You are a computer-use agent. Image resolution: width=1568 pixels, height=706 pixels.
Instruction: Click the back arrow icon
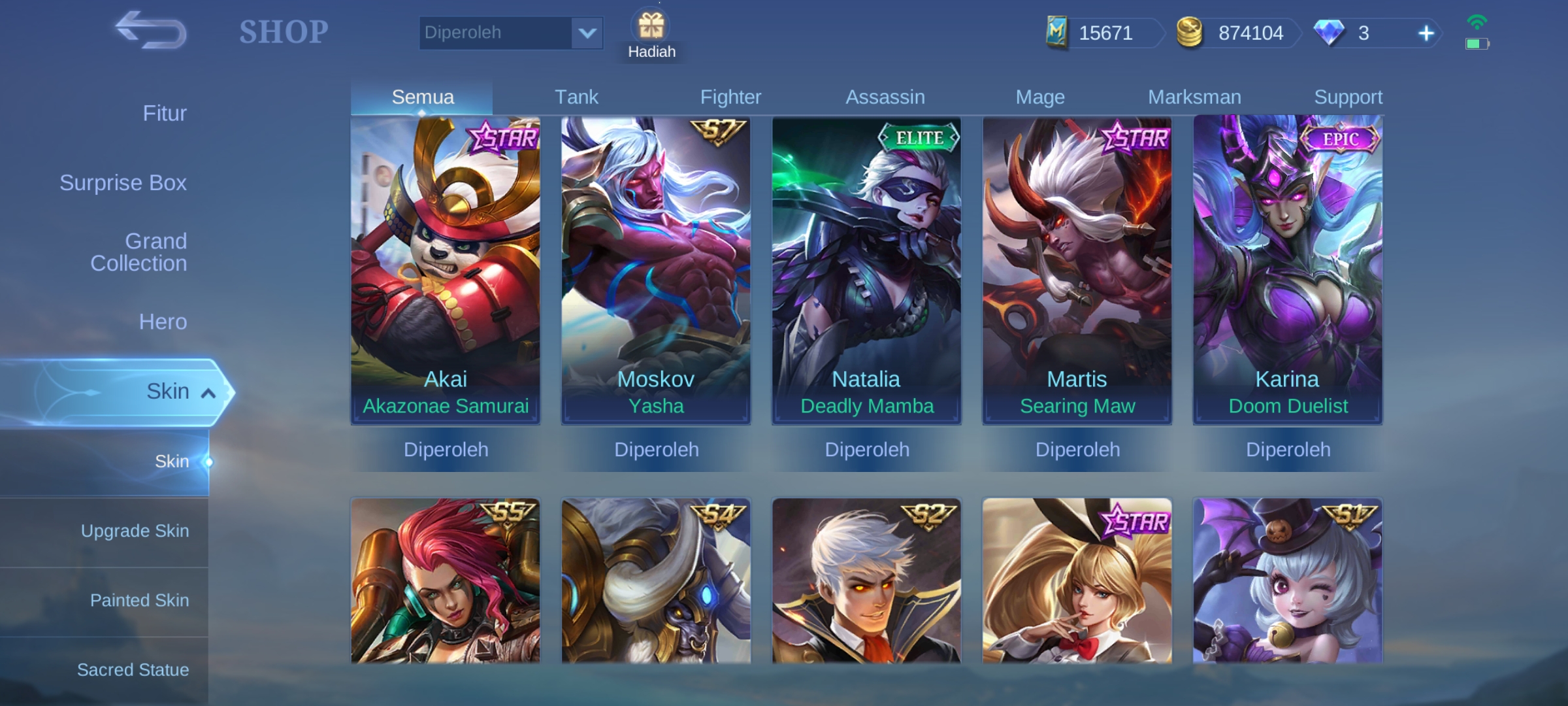point(148,31)
